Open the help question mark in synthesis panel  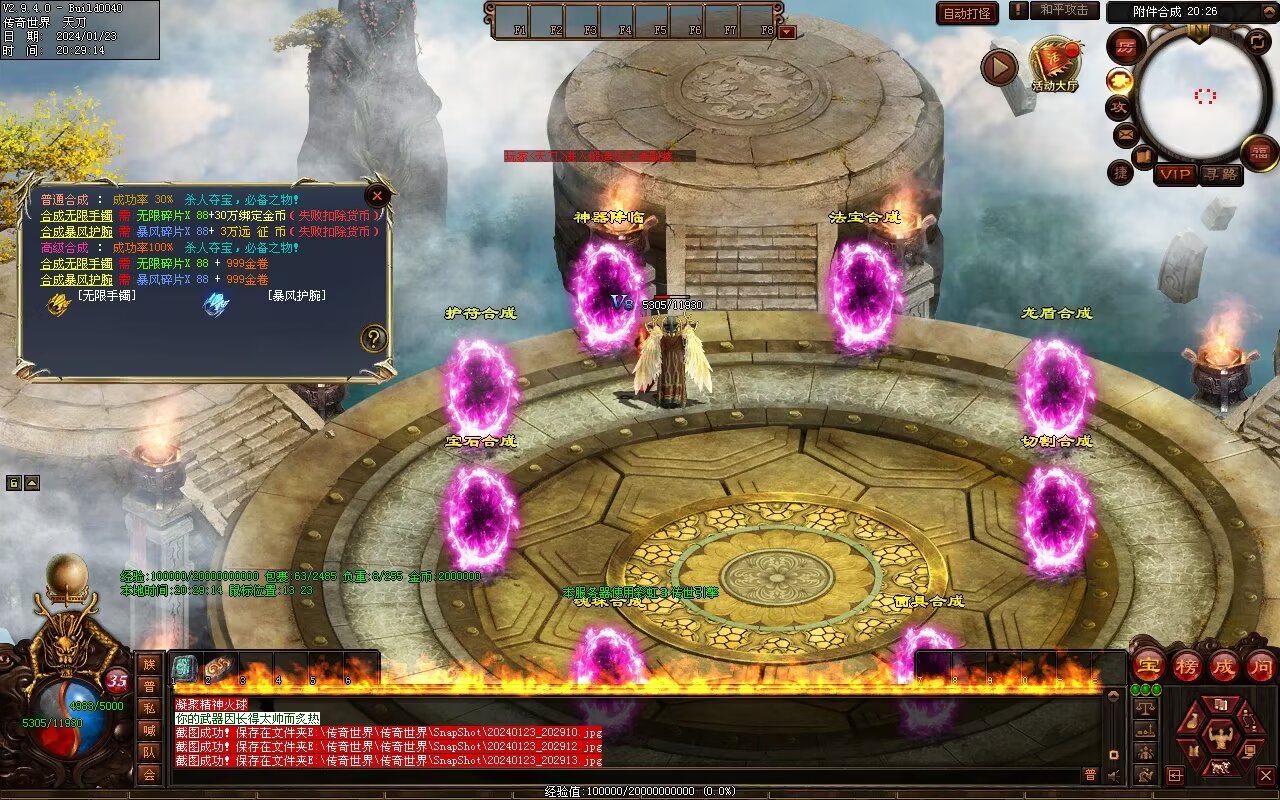coord(374,338)
